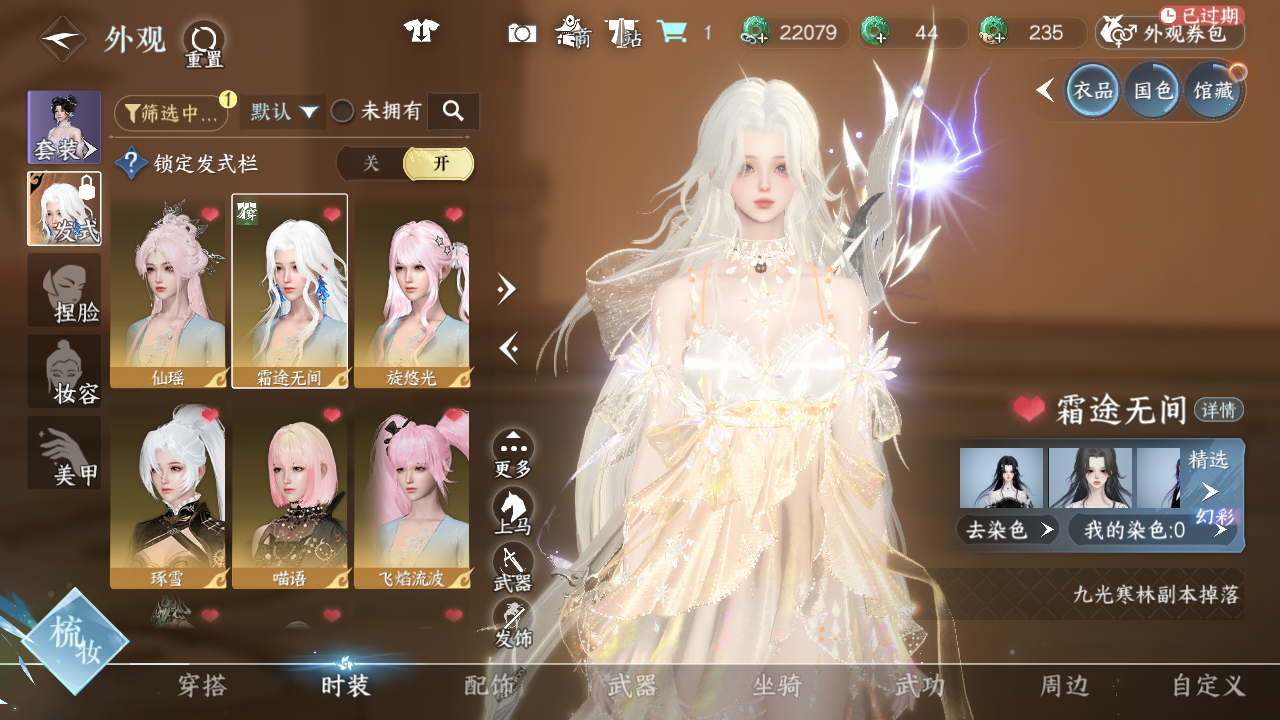Open the shopping cart icon
1280x720 pixels.
(672, 32)
